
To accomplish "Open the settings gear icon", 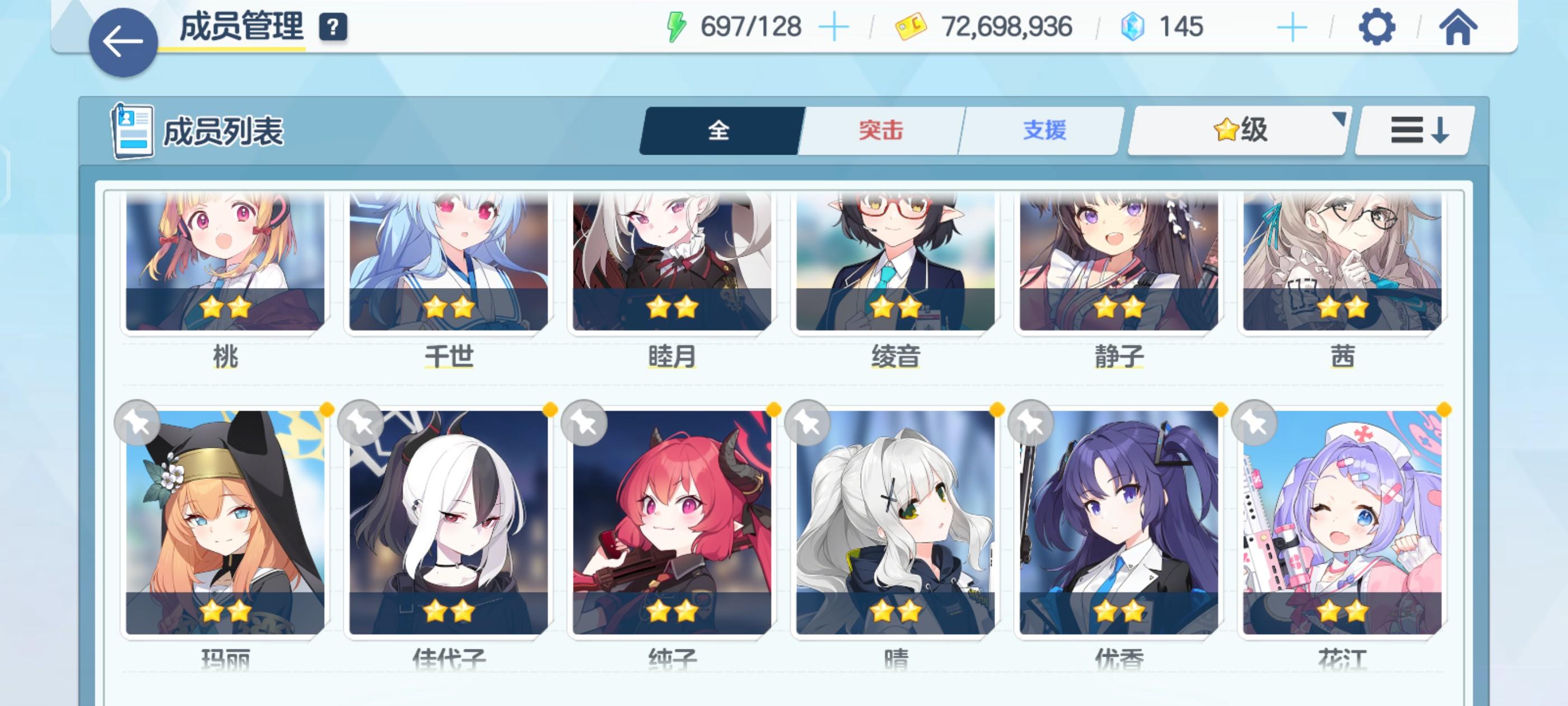I will coord(1377,26).
